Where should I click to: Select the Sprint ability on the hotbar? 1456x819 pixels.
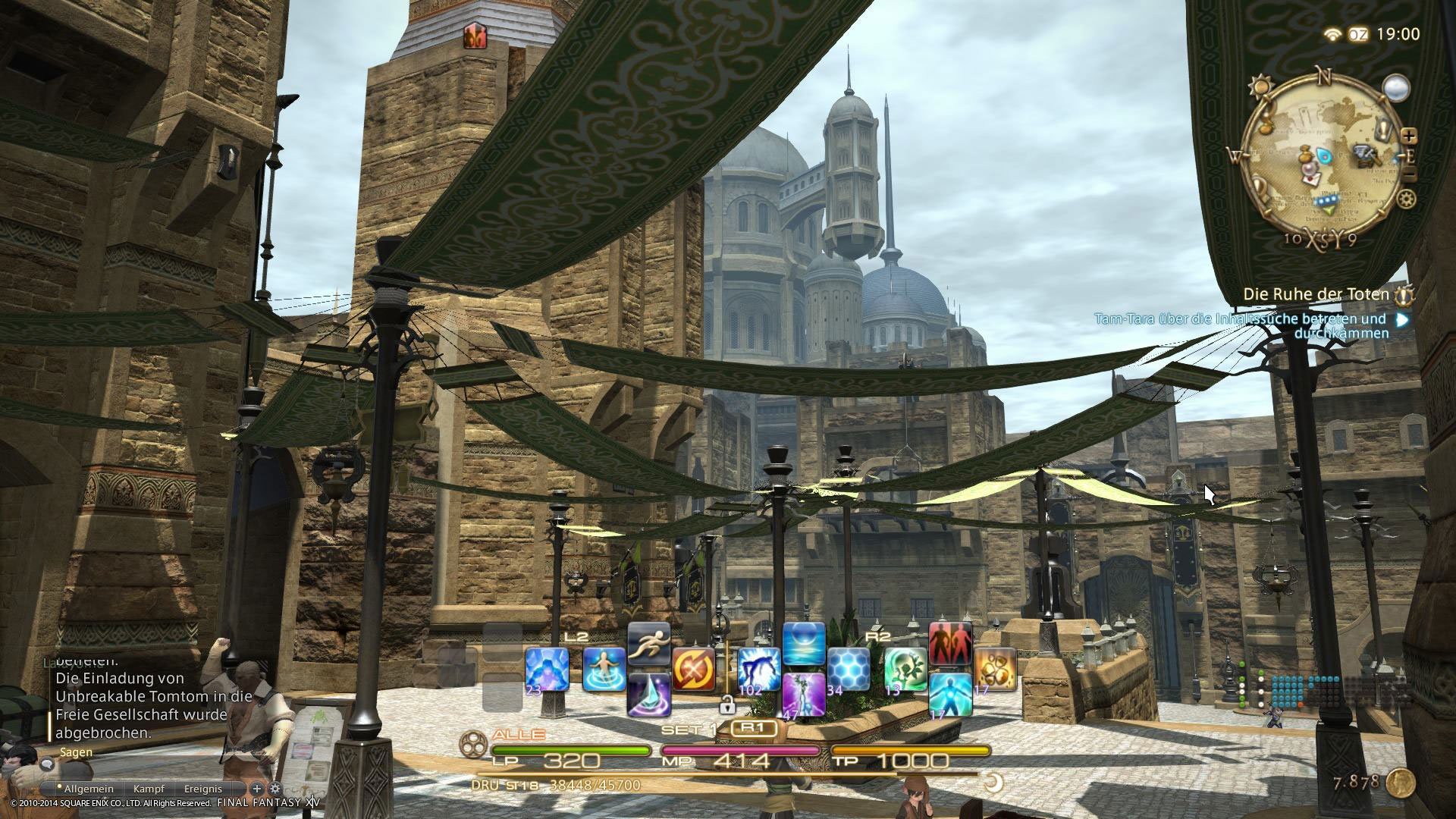(648, 644)
